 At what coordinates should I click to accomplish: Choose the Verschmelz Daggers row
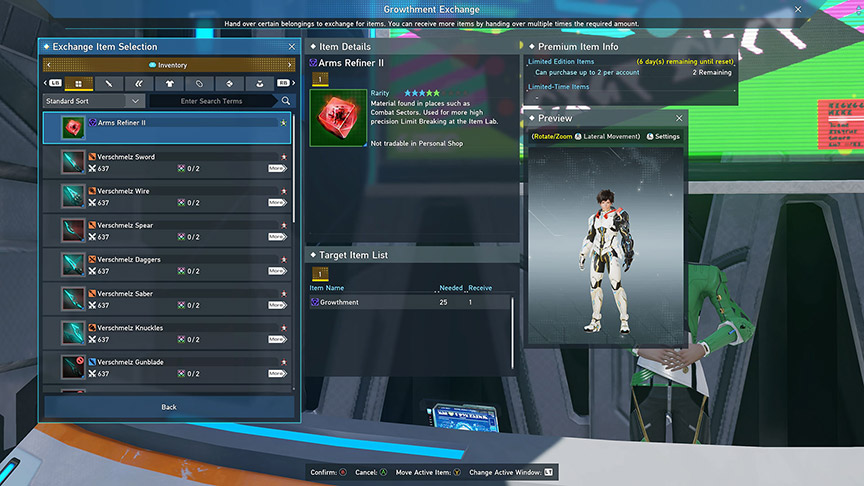coord(172,264)
